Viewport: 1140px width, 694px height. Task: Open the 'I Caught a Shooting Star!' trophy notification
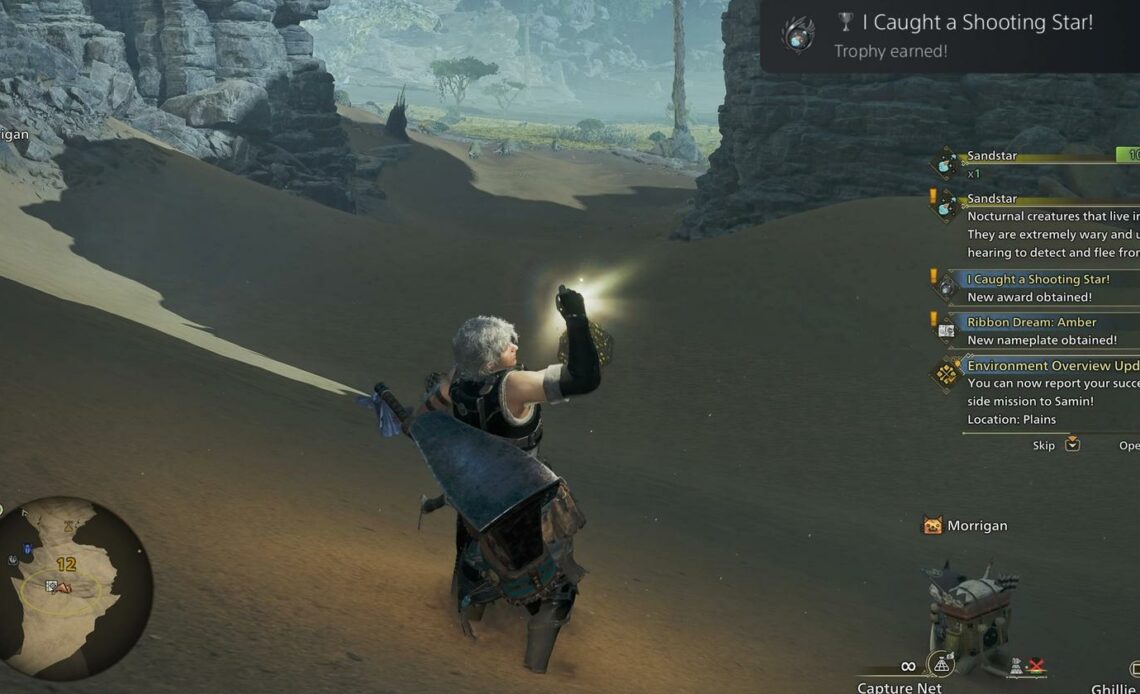tap(950, 35)
